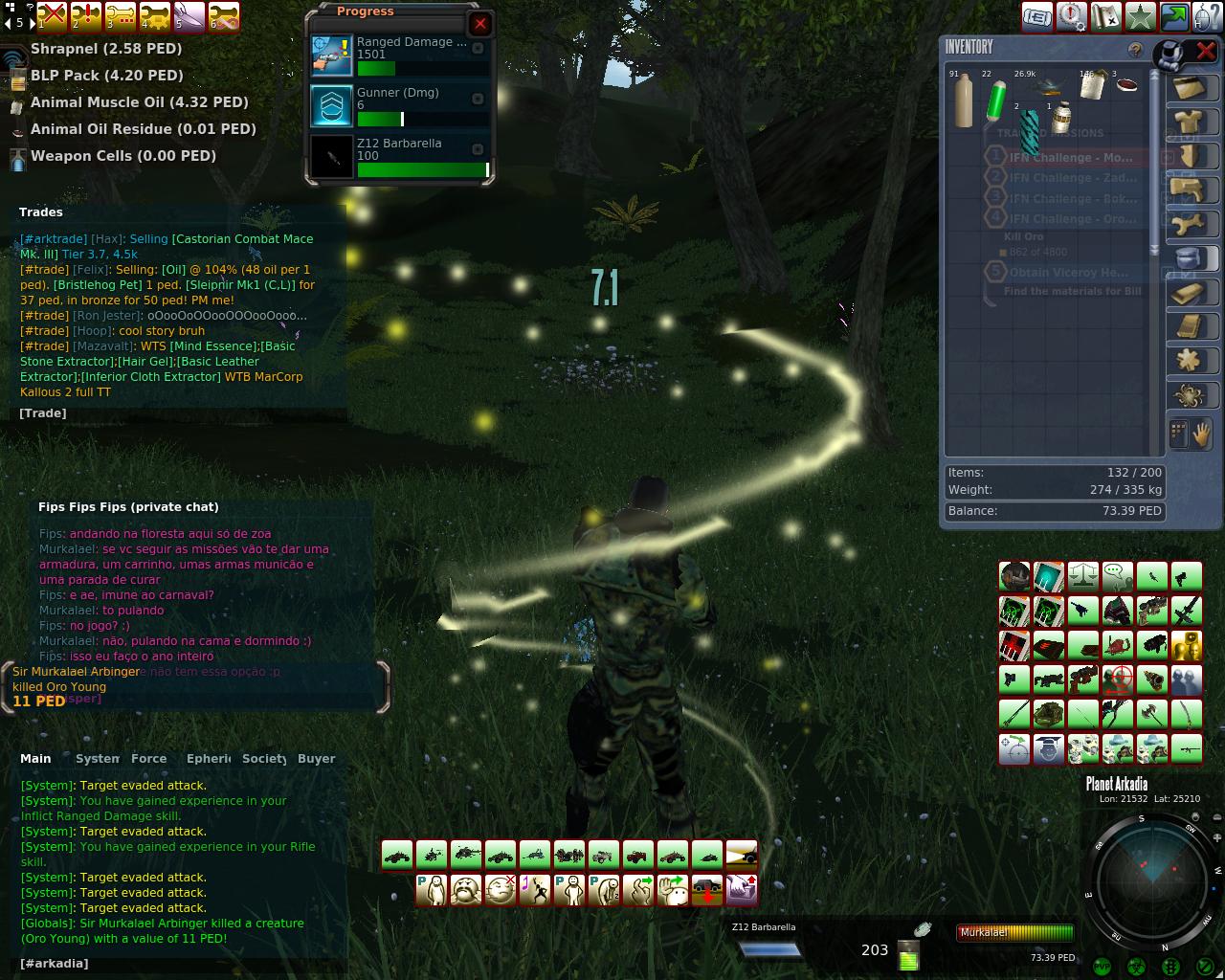This screenshot has height=980, width=1225.
Task: Select the green cylinder item in inventory
Action: point(996,99)
